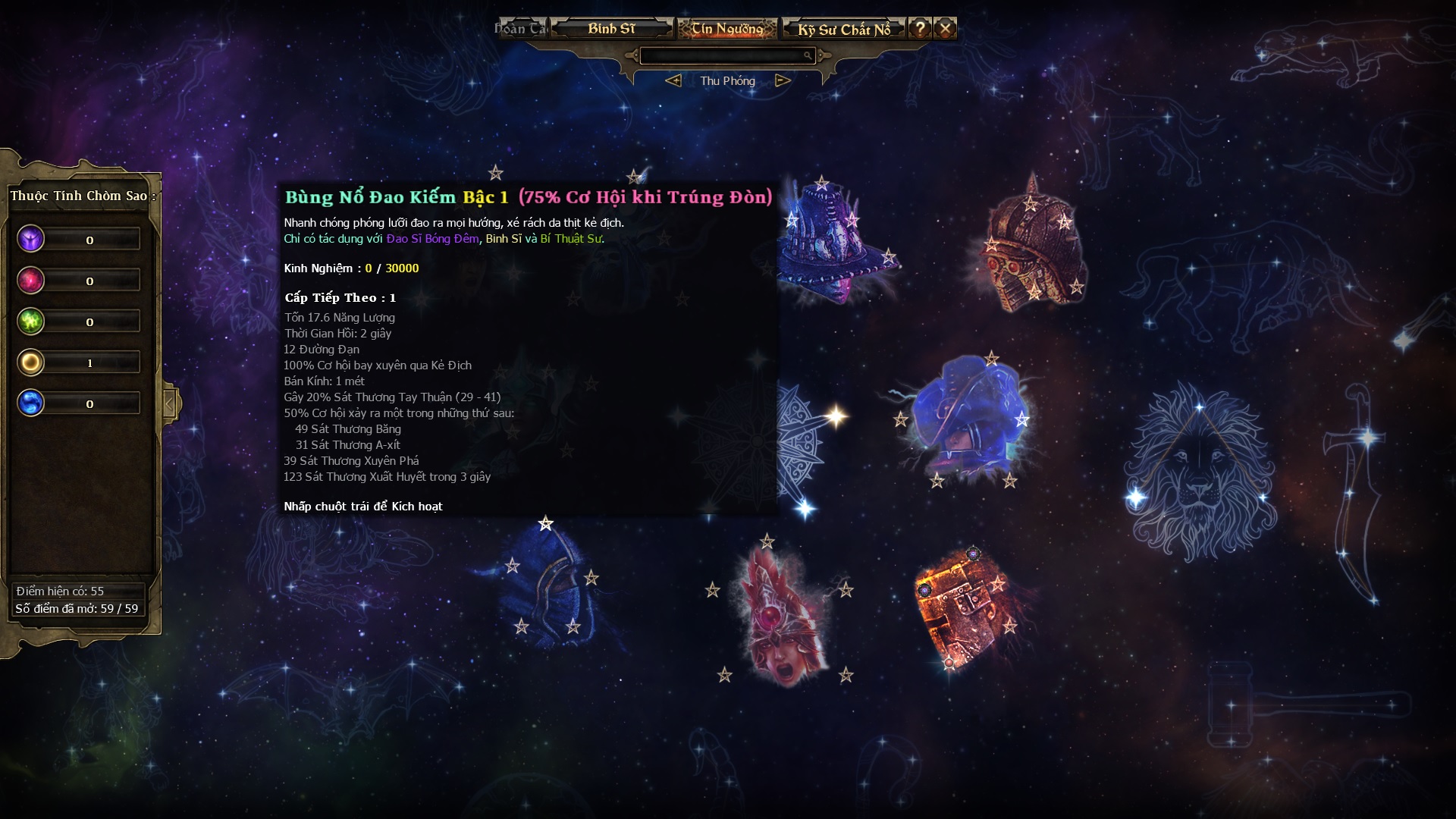The image size is (1456, 819).
Task: Click the left arrow beside Thu Phóng
Action: [x=673, y=80]
